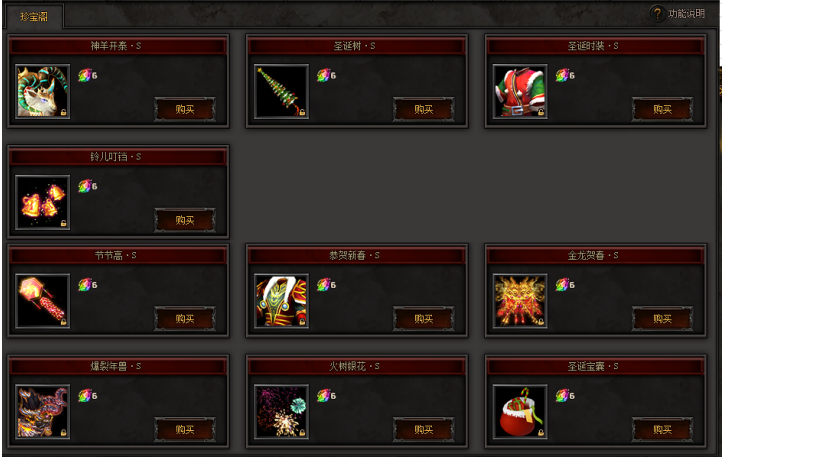Buy the 铃儿叮当 item
The width and height of the screenshot is (824, 472).
click(x=185, y=220)
